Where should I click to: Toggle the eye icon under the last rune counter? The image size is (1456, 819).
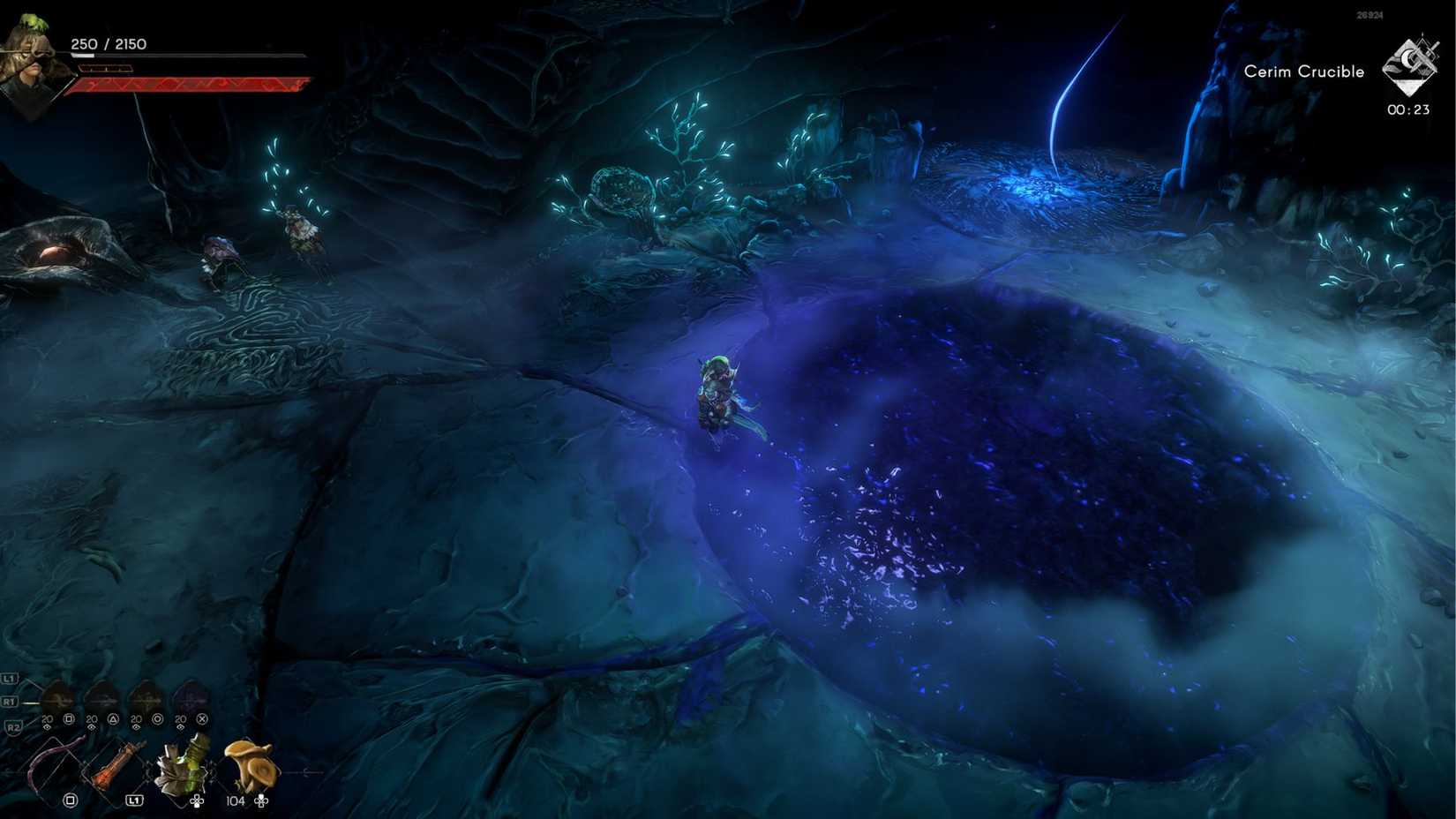click(180, 727)
